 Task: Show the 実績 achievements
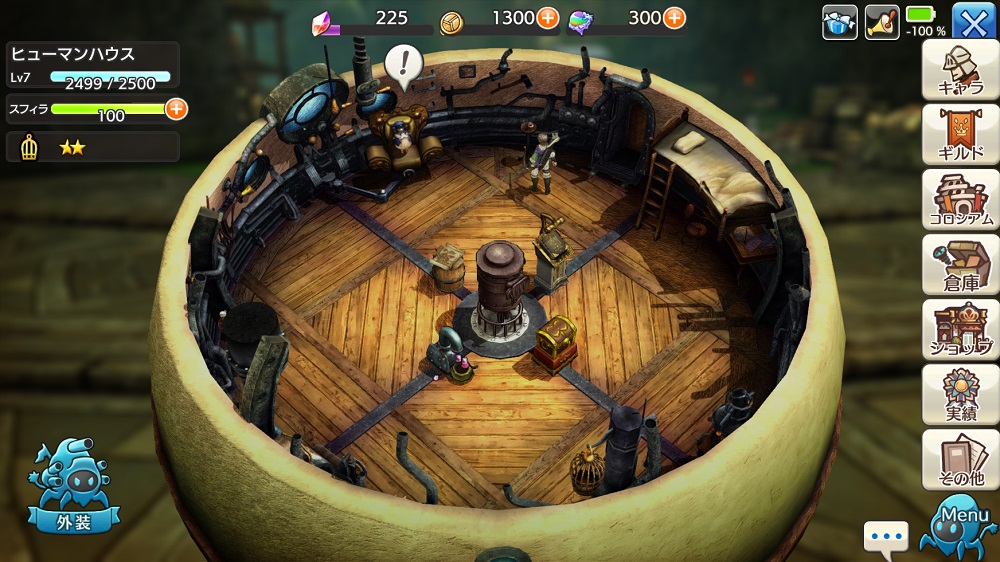[x=960, y=394]
